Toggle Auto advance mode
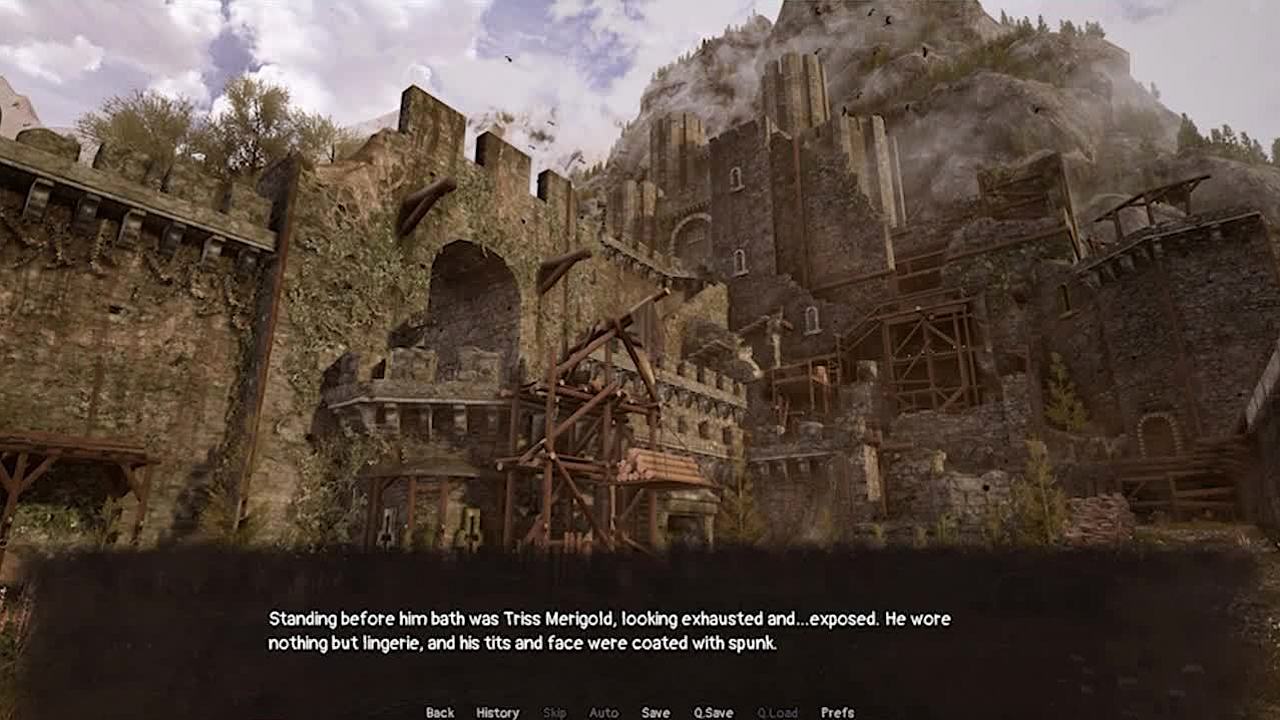The width and height of the screenshot is (1280, 720). pos(603,712)
